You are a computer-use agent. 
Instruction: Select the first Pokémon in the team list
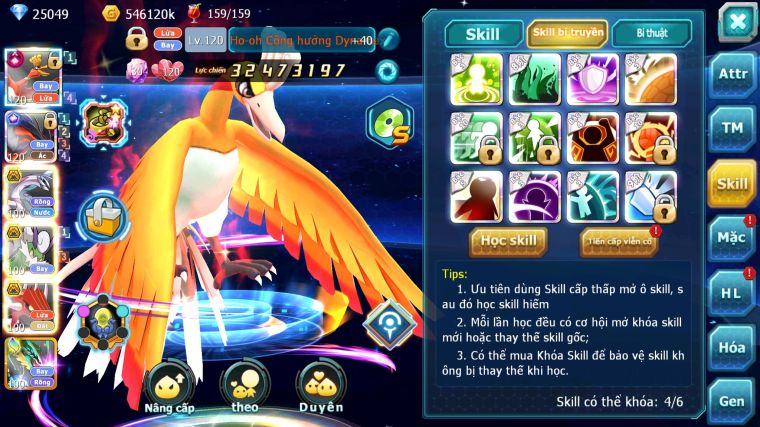(x=29, y=76)
